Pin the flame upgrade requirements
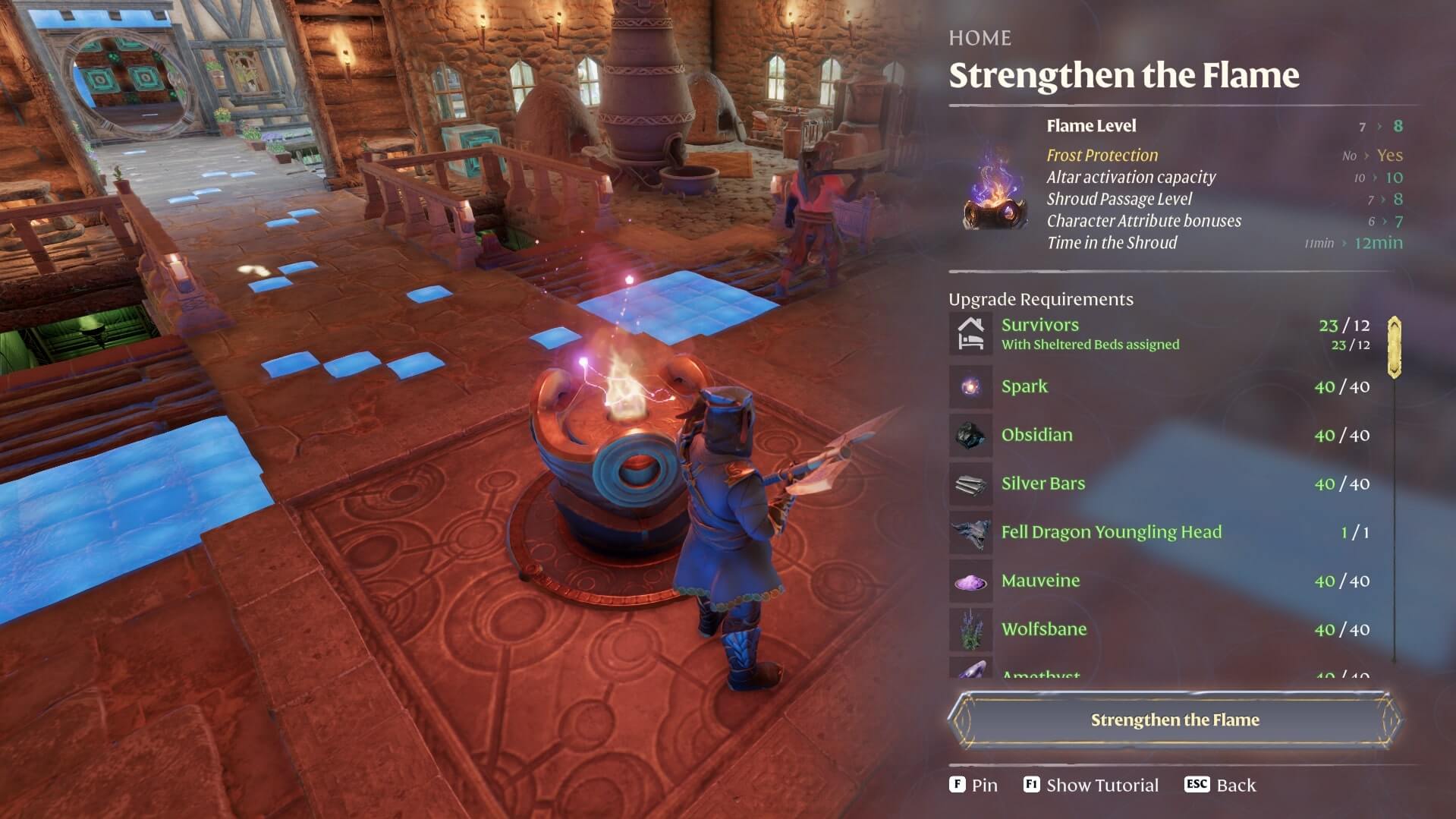Screen dimensions: 1456x819 click(x=973, y=785)
